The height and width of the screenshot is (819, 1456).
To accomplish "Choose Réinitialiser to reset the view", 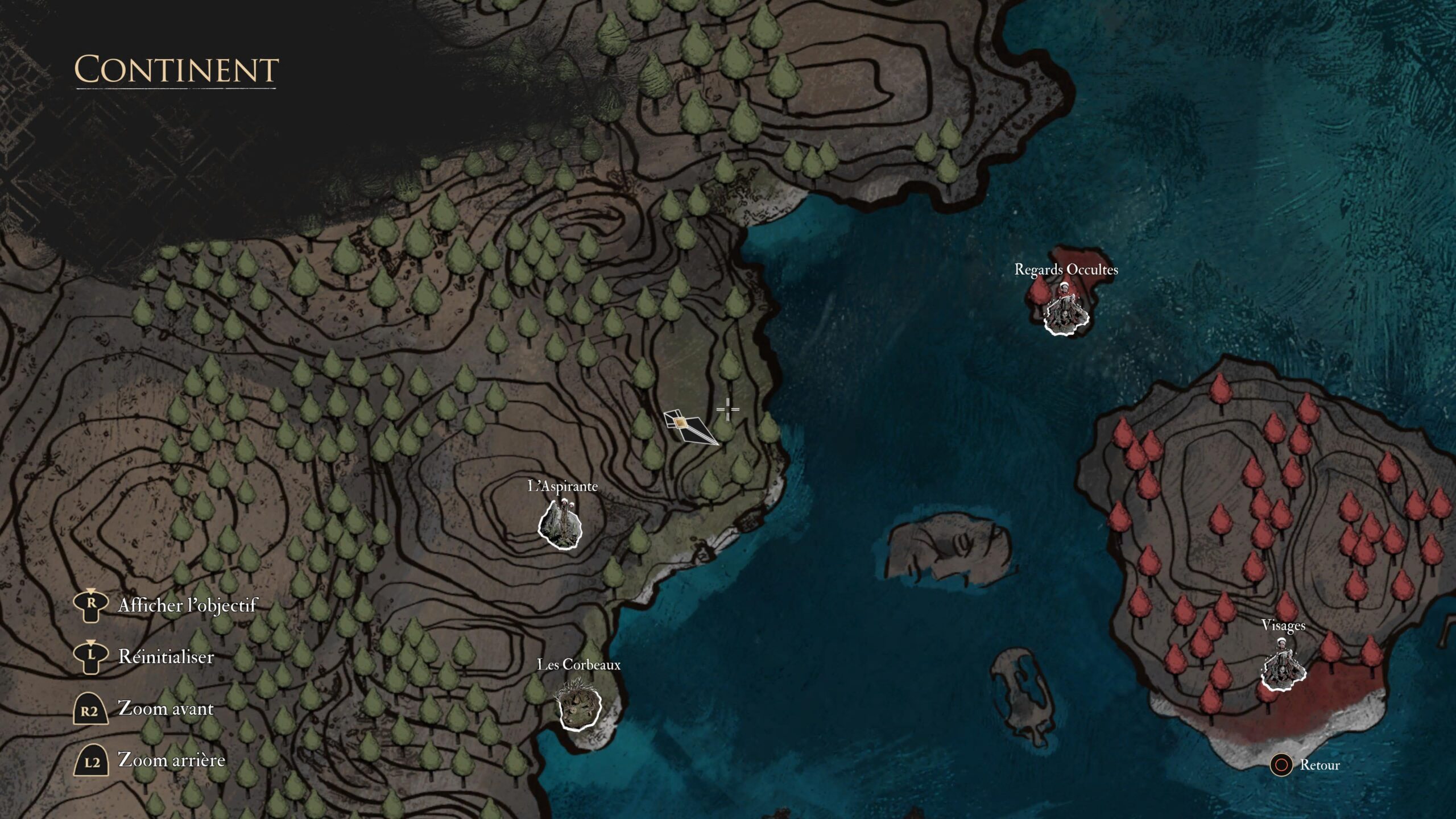I will [x=166, y=658].
